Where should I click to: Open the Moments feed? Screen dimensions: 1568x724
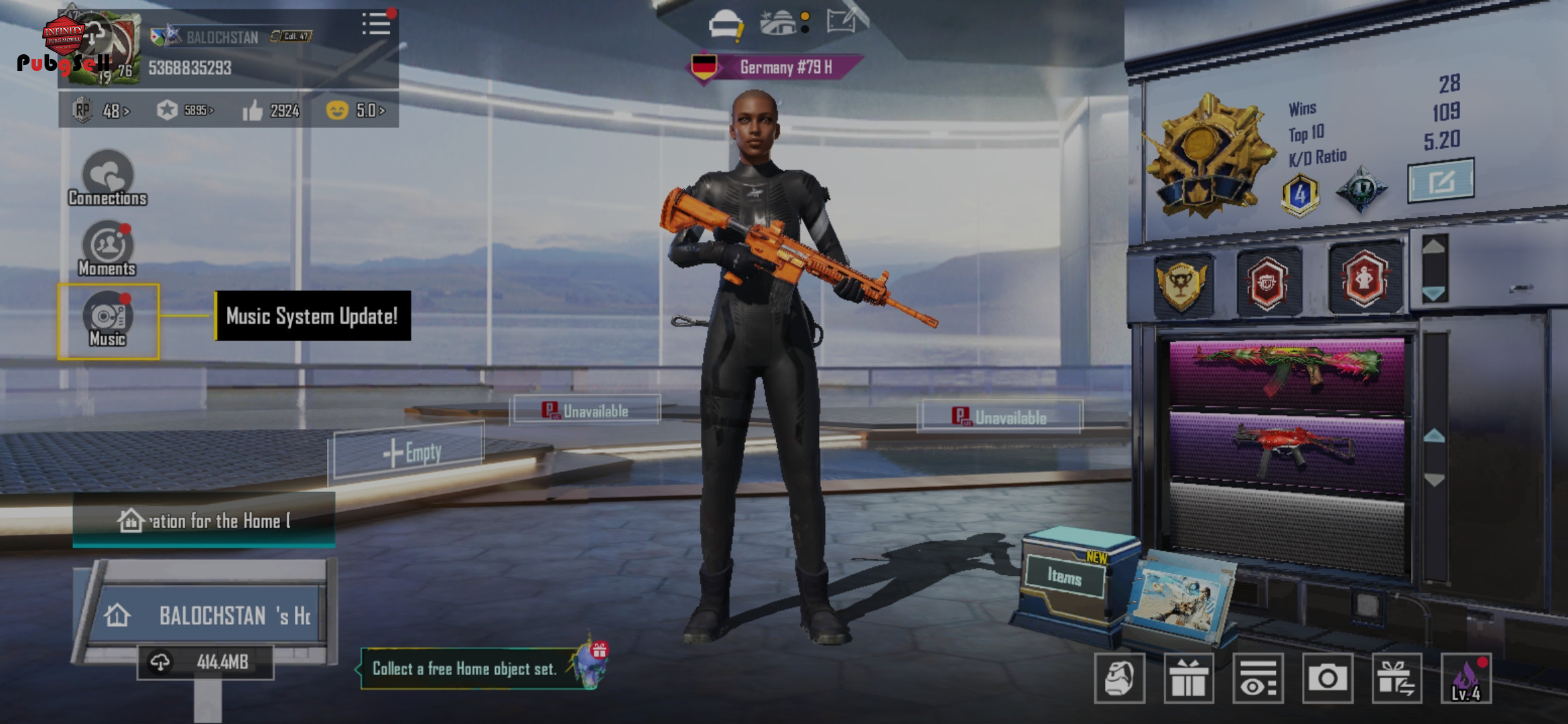click(x=107, y=249)
